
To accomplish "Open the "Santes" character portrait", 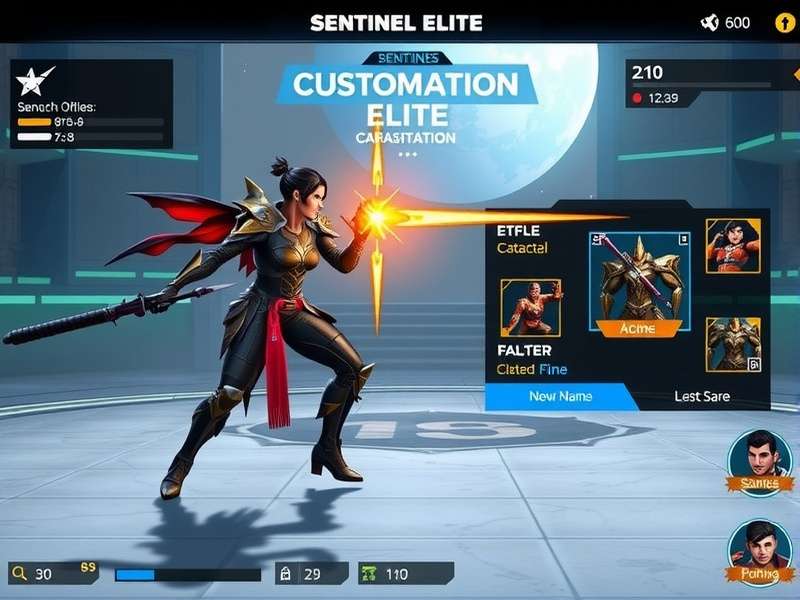I will pyautogui.click(x=759, y=461).
